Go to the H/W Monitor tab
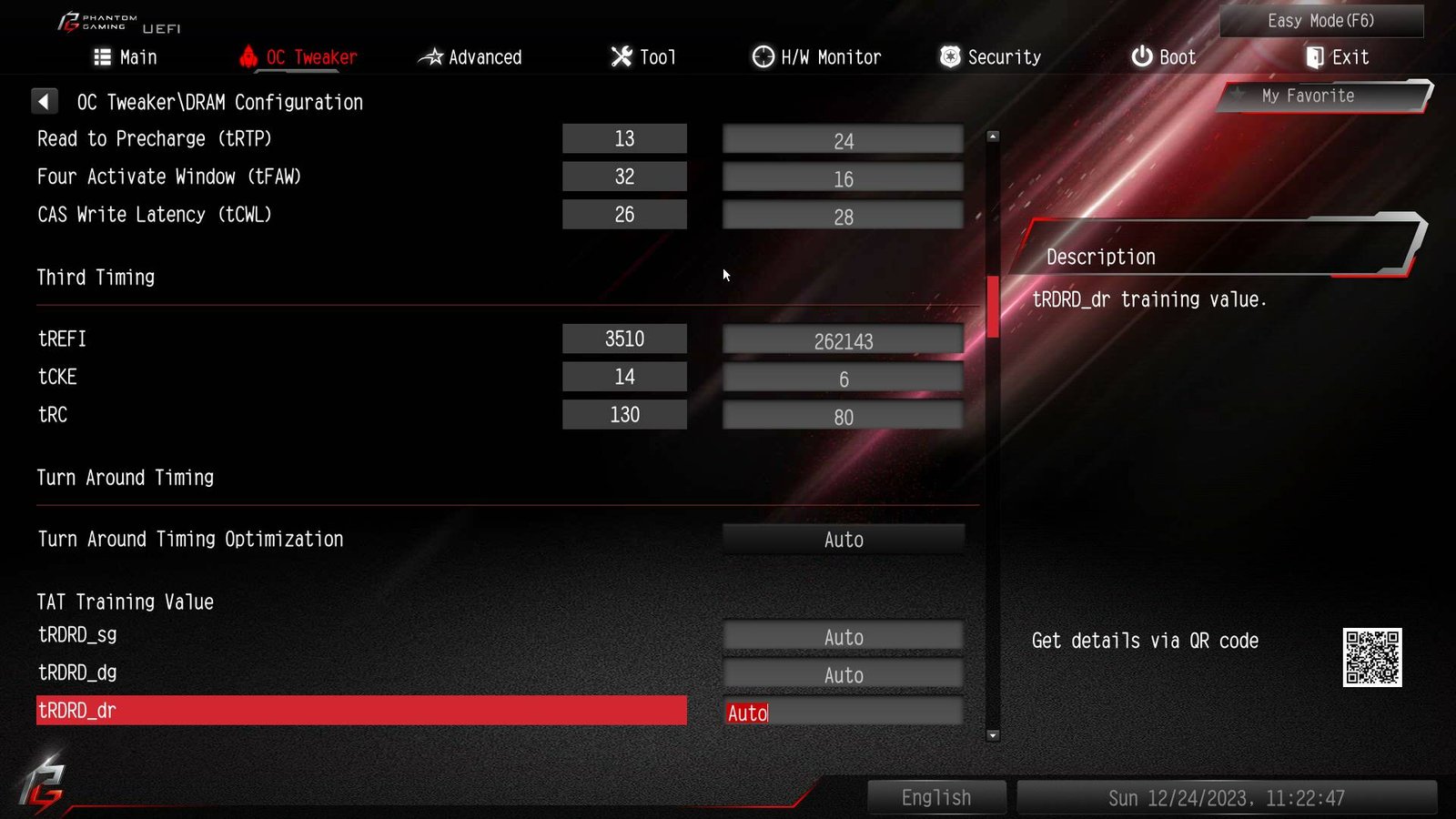1456x819 pixels. 816,57
